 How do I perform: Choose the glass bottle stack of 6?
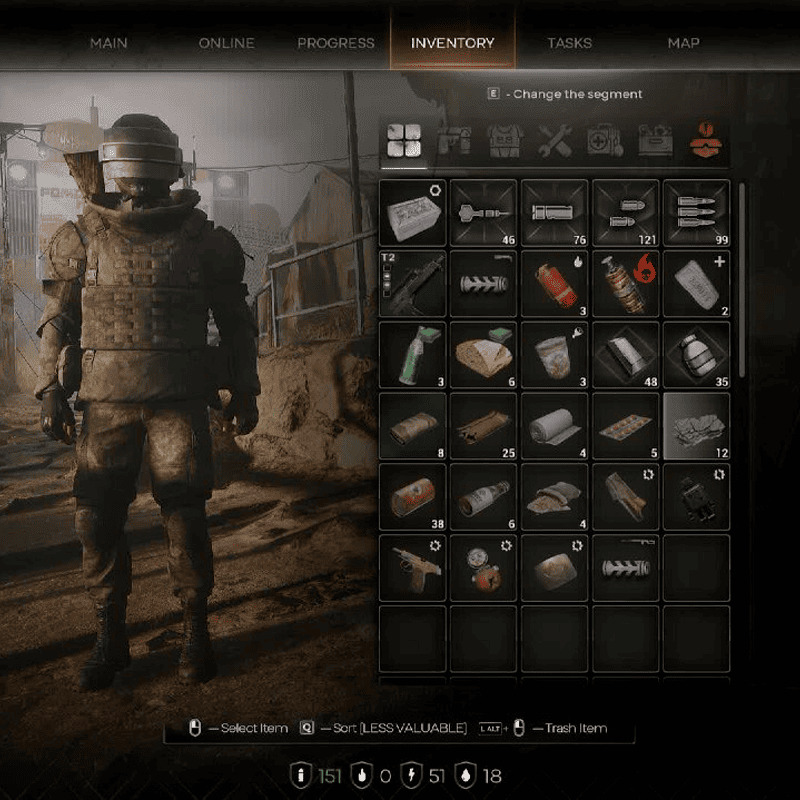point(484,496)
